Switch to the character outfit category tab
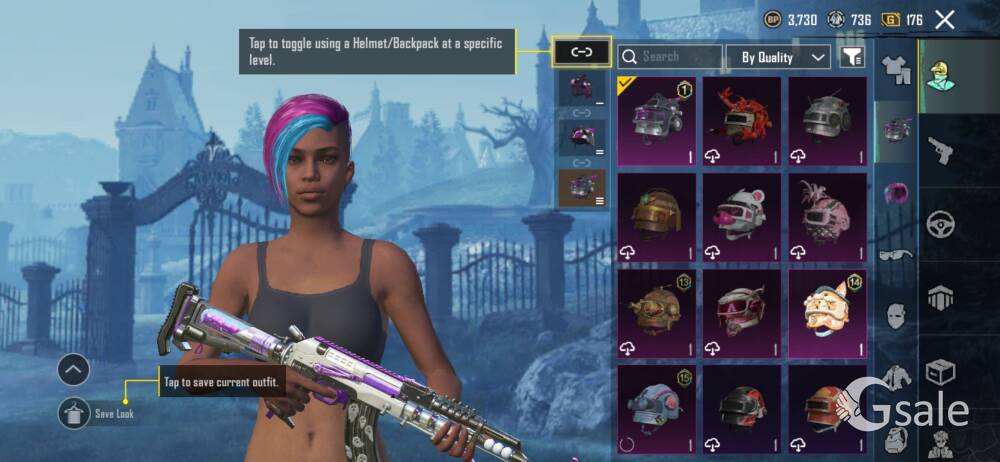The image size is (1000, 462). [940, 75]
